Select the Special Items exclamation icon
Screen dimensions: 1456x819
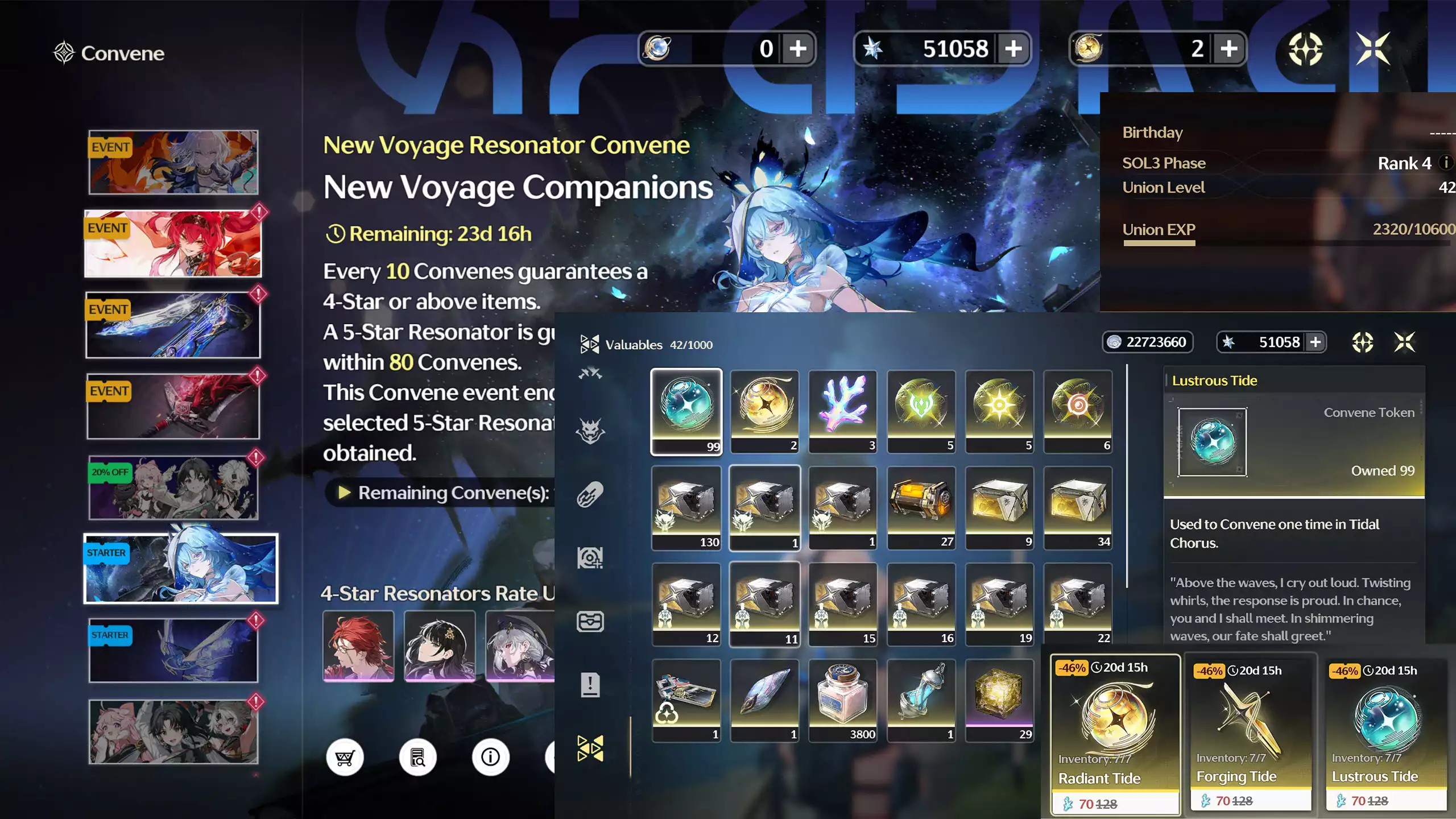click(591, 685)
